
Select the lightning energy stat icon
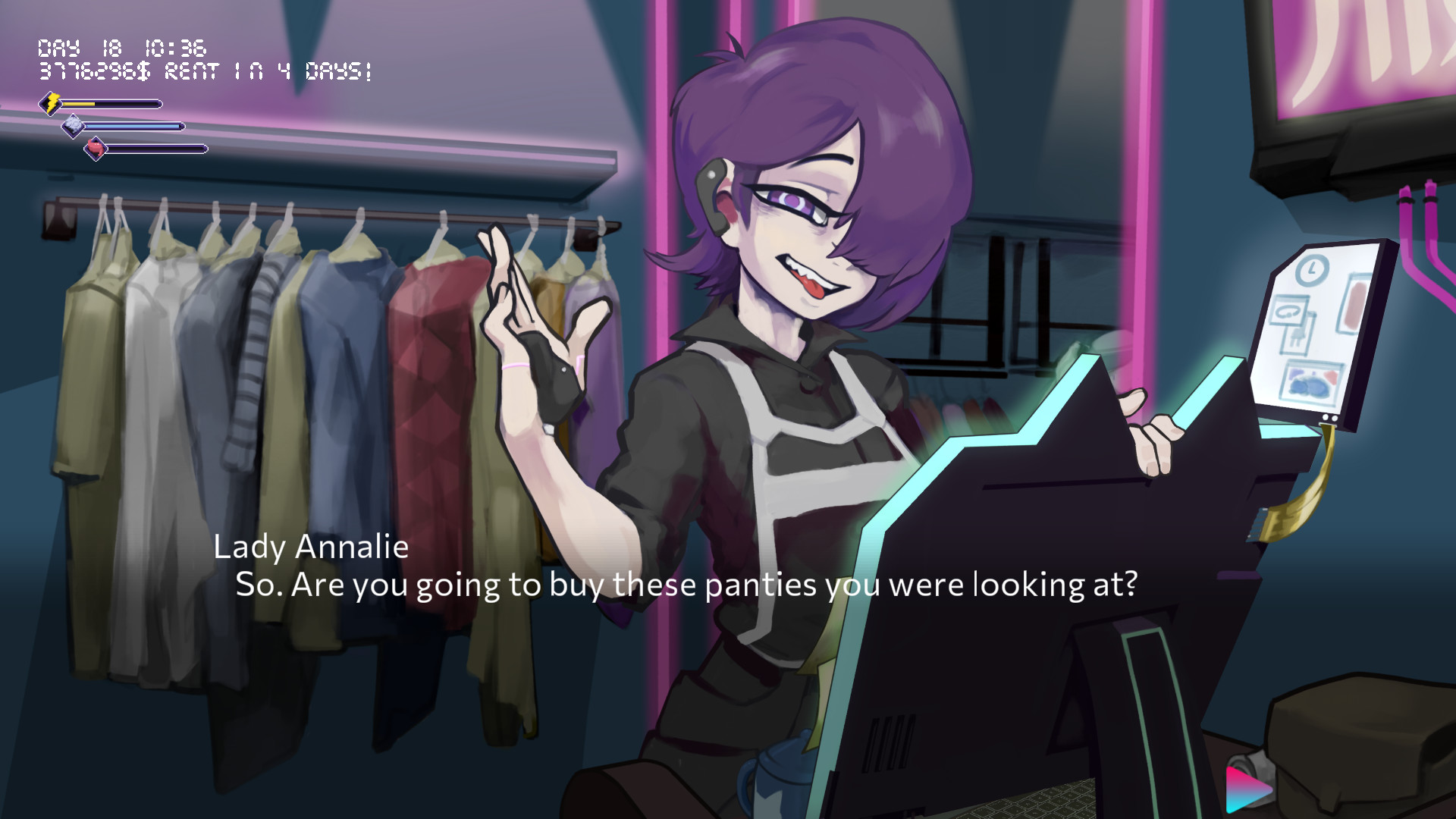tap(52, 104)
